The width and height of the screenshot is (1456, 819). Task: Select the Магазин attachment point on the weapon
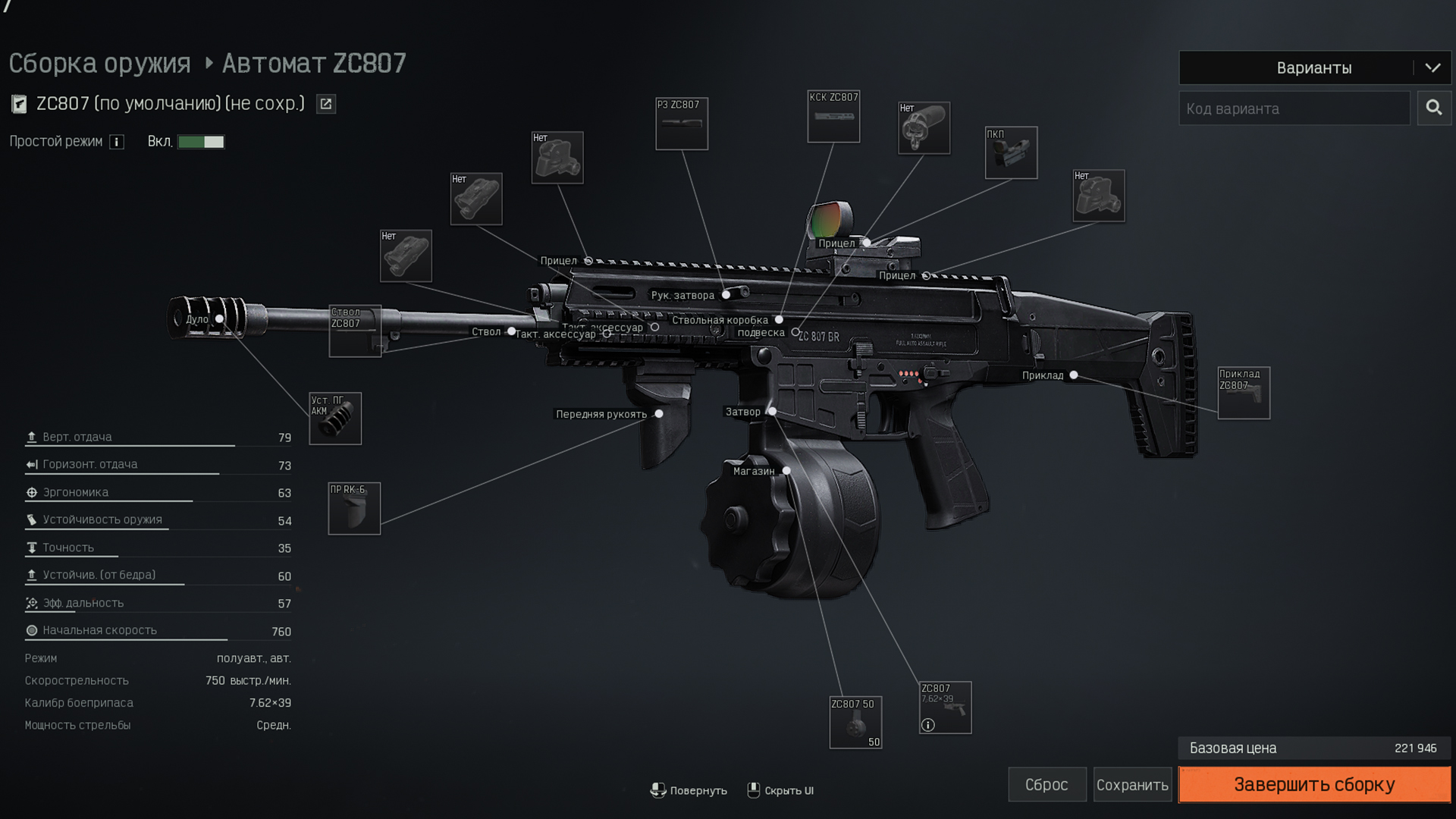[x=786, y=471]
